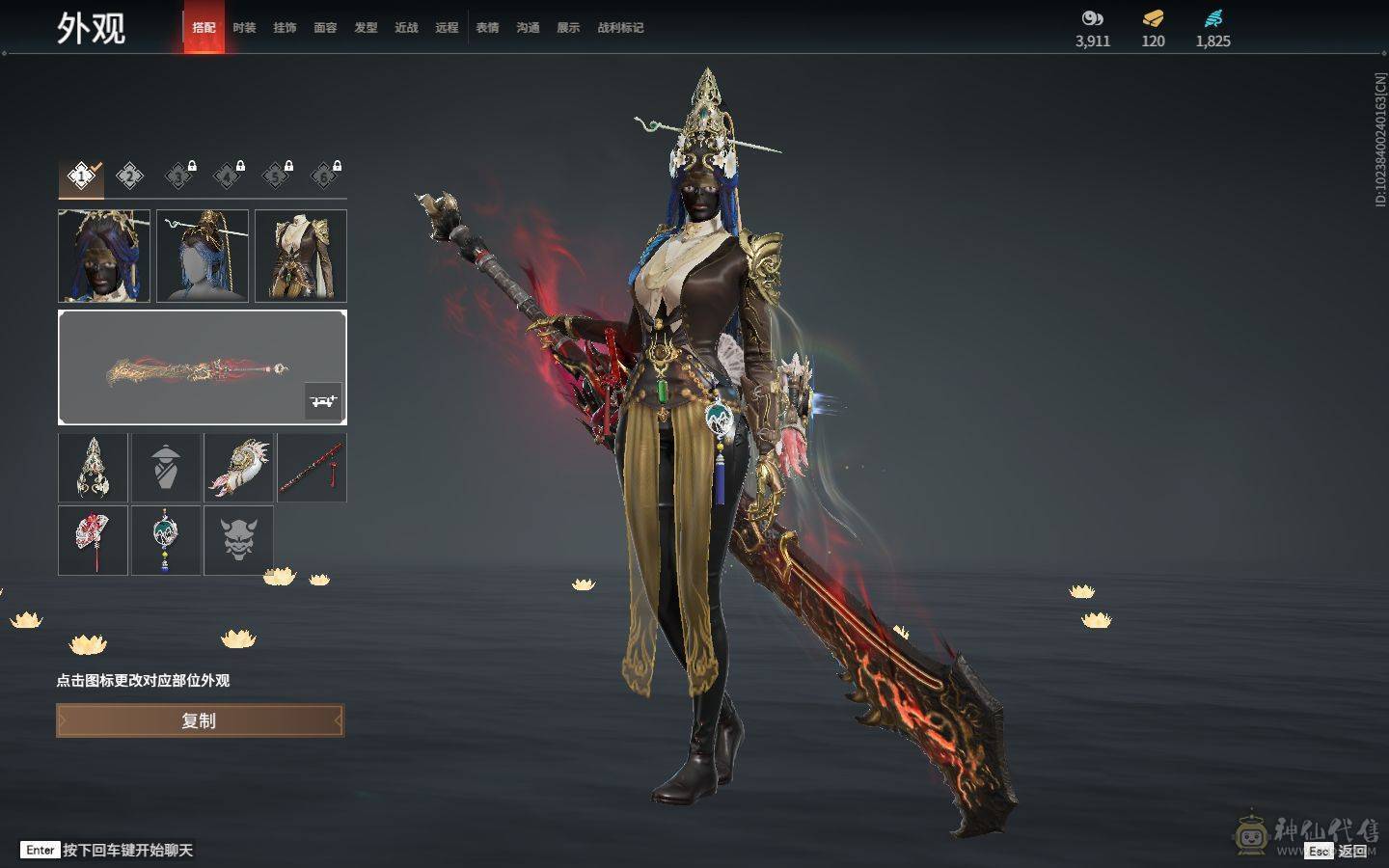Viewport: 1389px width, 868px height.
Task: Choose the red fan accessory slot
Action: tap(93, 540)
